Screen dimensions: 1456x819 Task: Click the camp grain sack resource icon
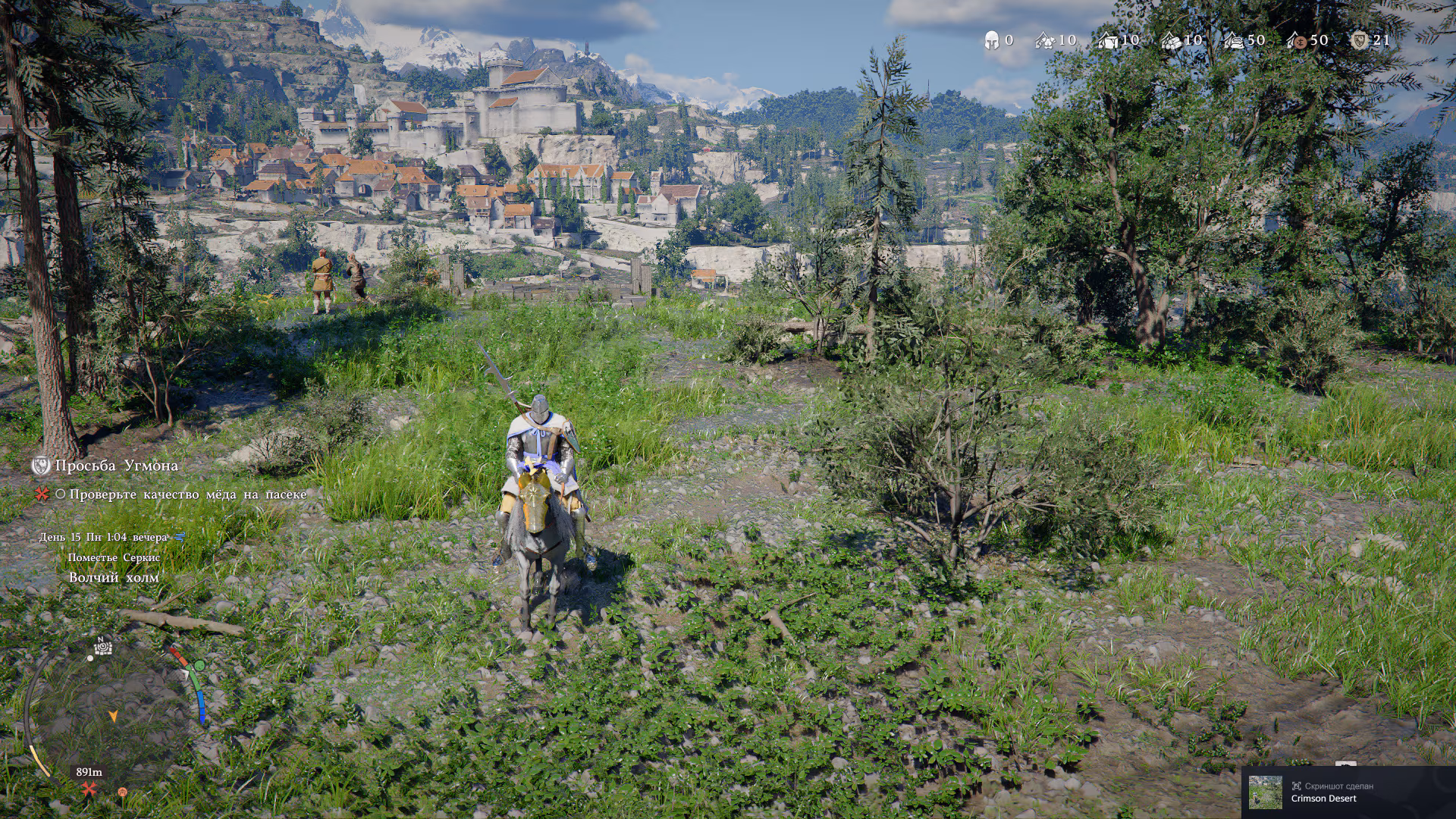1234,40
